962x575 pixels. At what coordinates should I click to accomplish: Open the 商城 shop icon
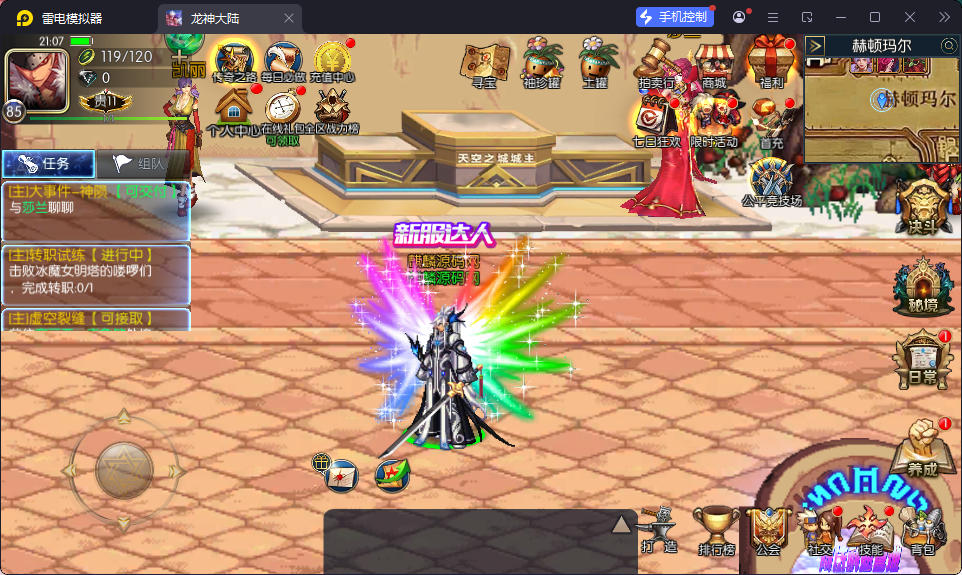[x=713, y=64]
